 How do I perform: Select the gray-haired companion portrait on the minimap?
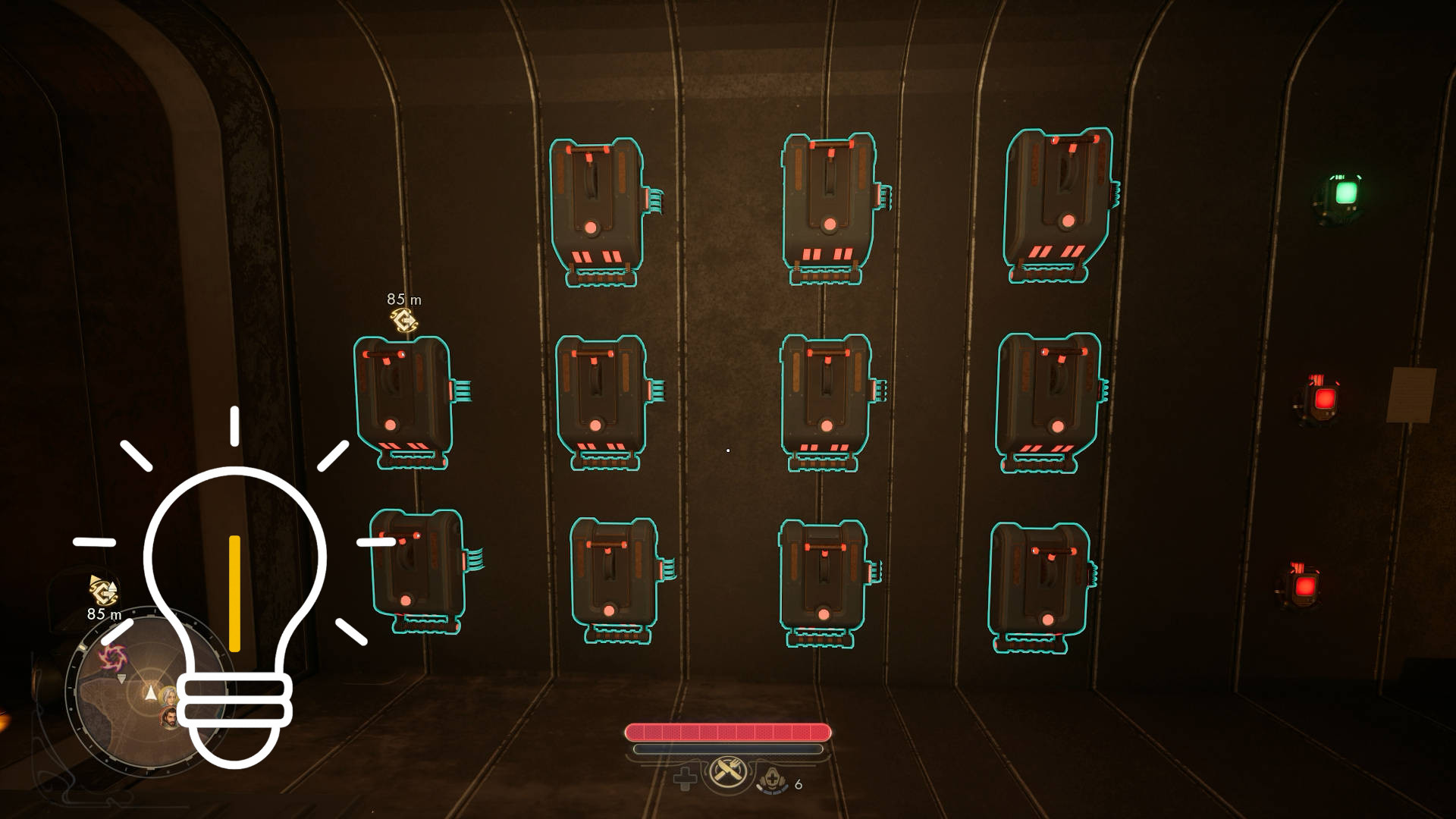168,696
